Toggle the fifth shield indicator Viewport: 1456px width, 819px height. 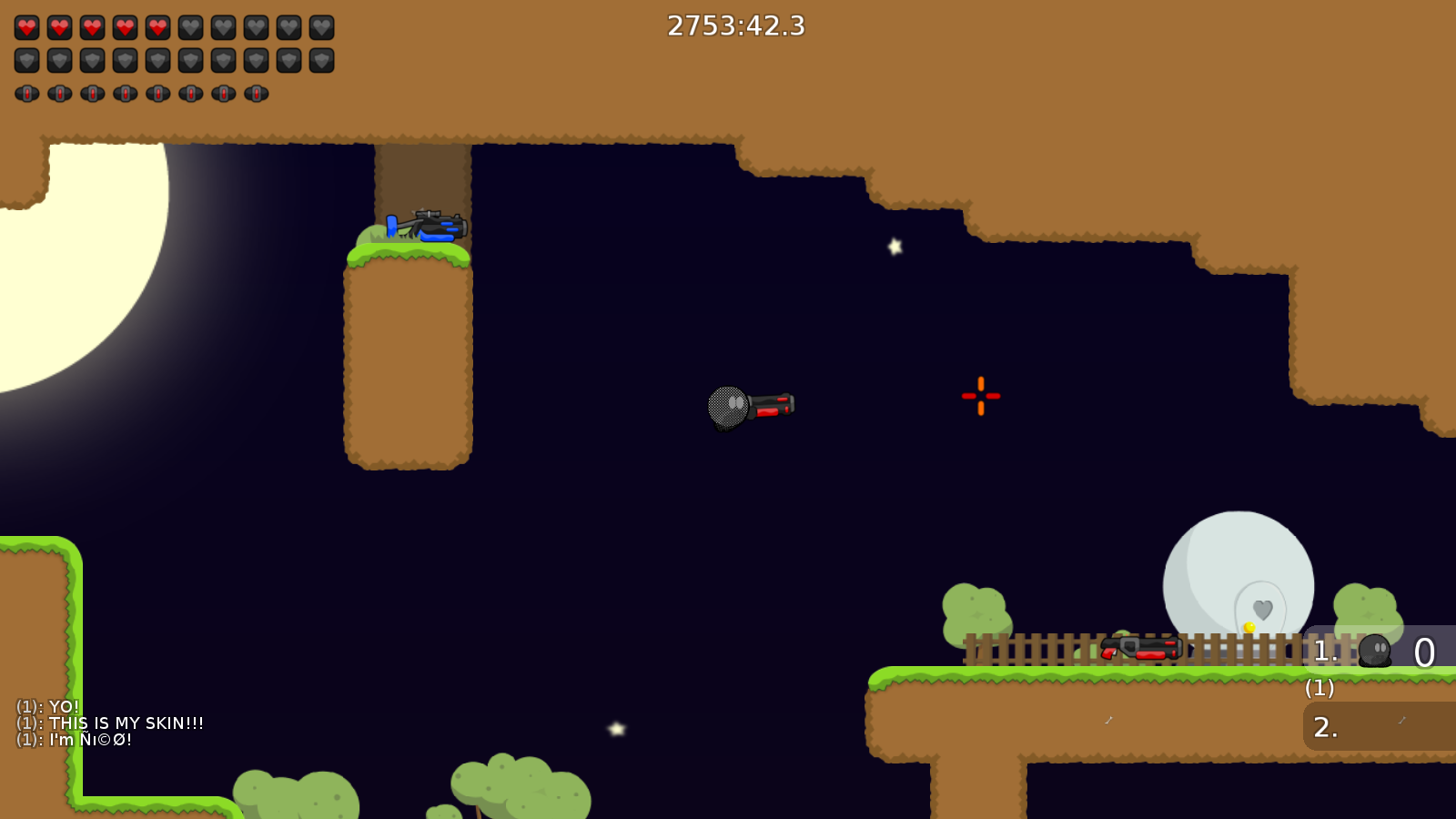pos(157,59)
